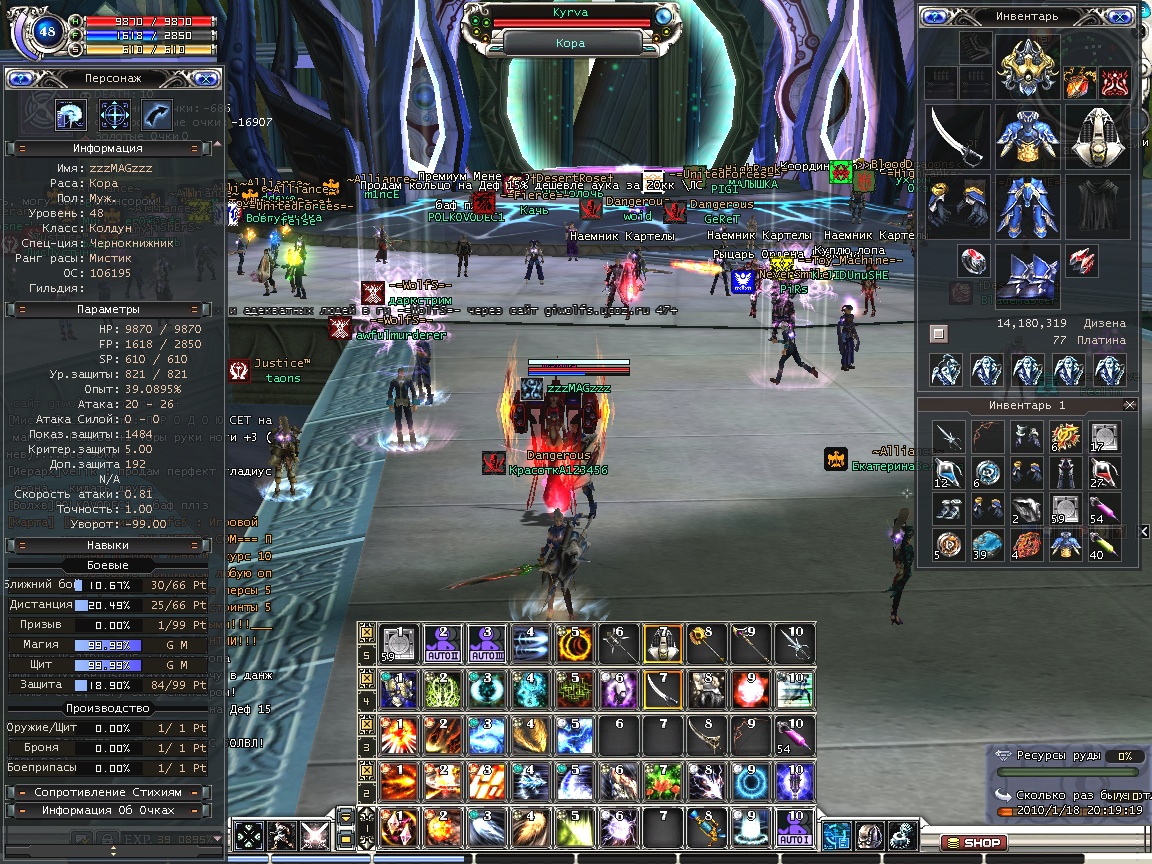
Task: Open help for the Персонаж window
Action: pos(22,77)
